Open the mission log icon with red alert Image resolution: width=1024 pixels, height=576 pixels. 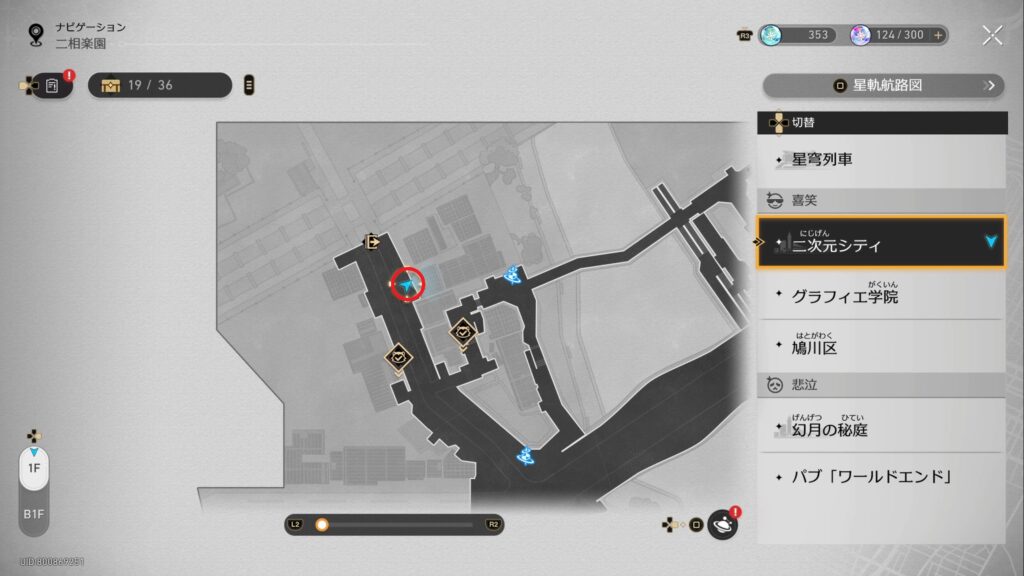click(x=53, y=85)
